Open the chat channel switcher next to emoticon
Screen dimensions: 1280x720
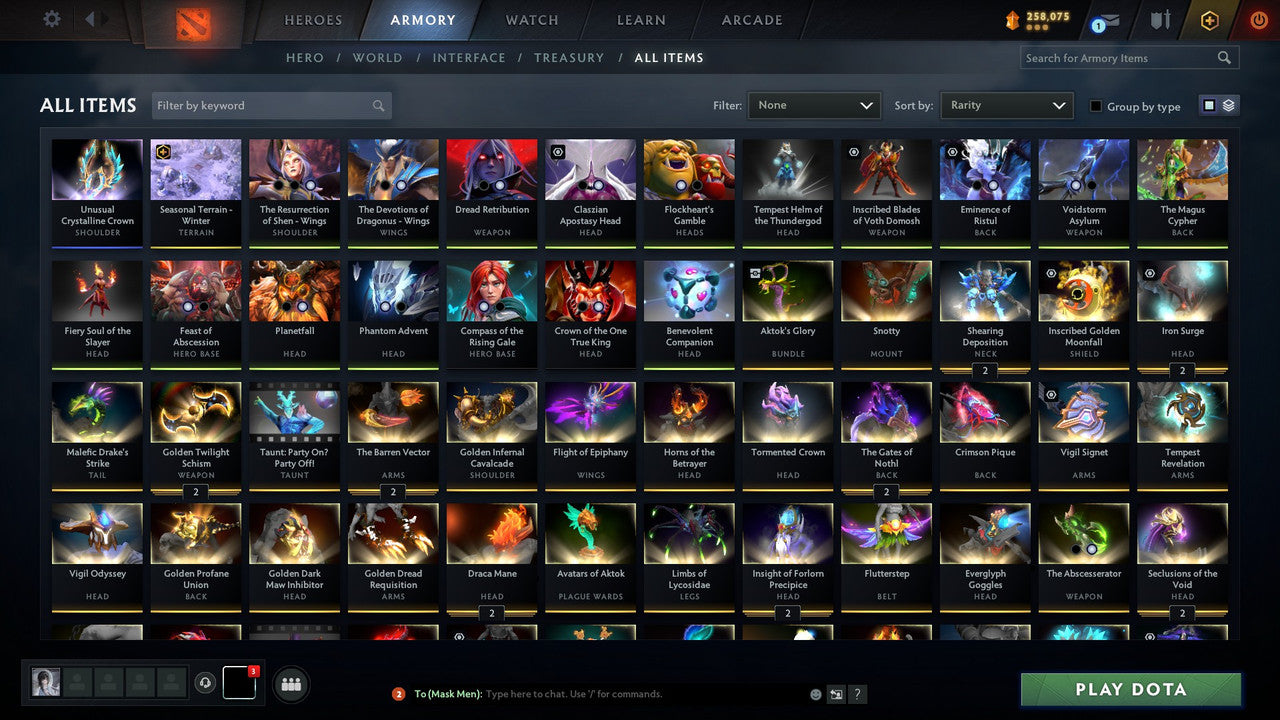[x=836, y=693]
